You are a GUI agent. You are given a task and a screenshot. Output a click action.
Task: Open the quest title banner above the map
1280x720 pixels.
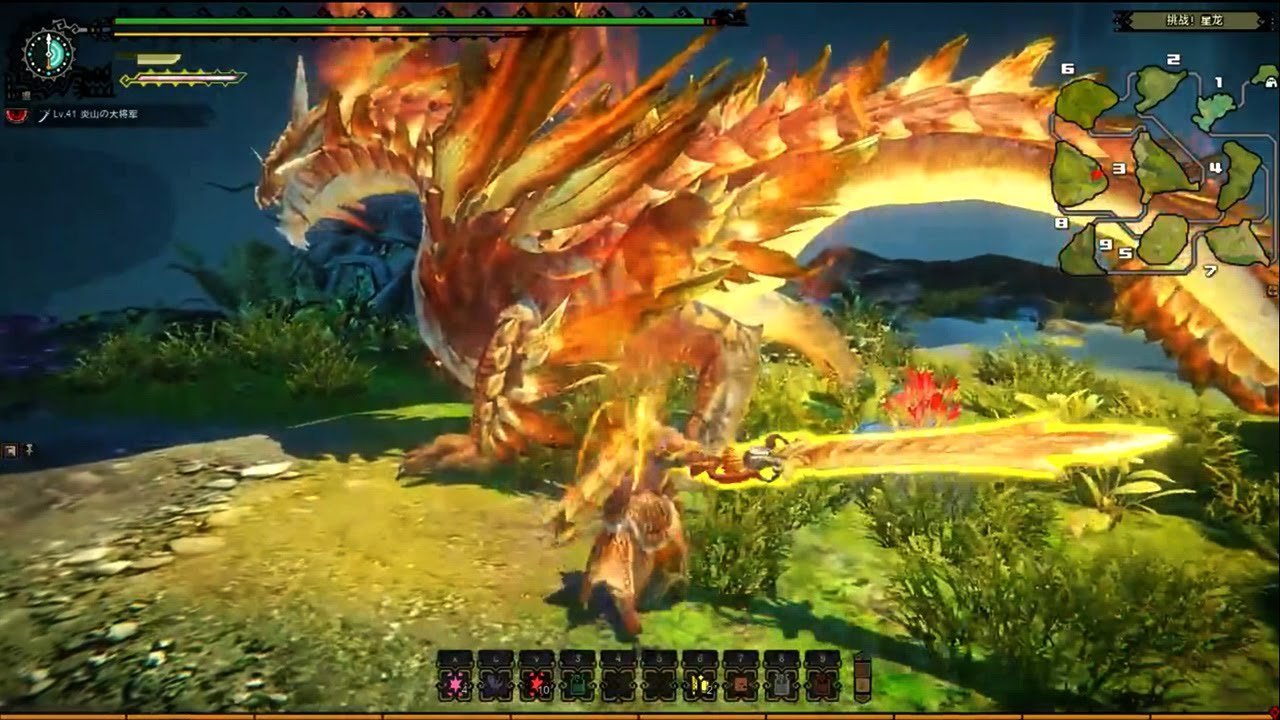tap(1179, 20)
